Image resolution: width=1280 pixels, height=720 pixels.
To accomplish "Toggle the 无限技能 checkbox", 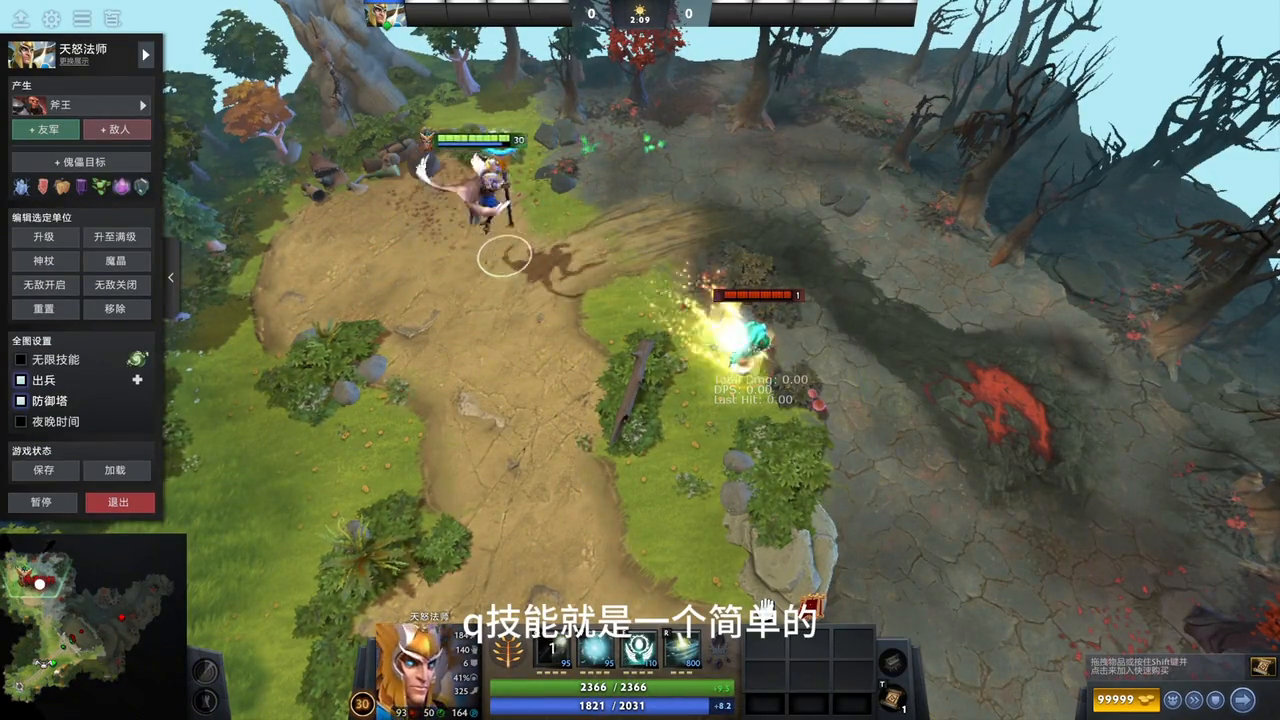I will point(21,360).
